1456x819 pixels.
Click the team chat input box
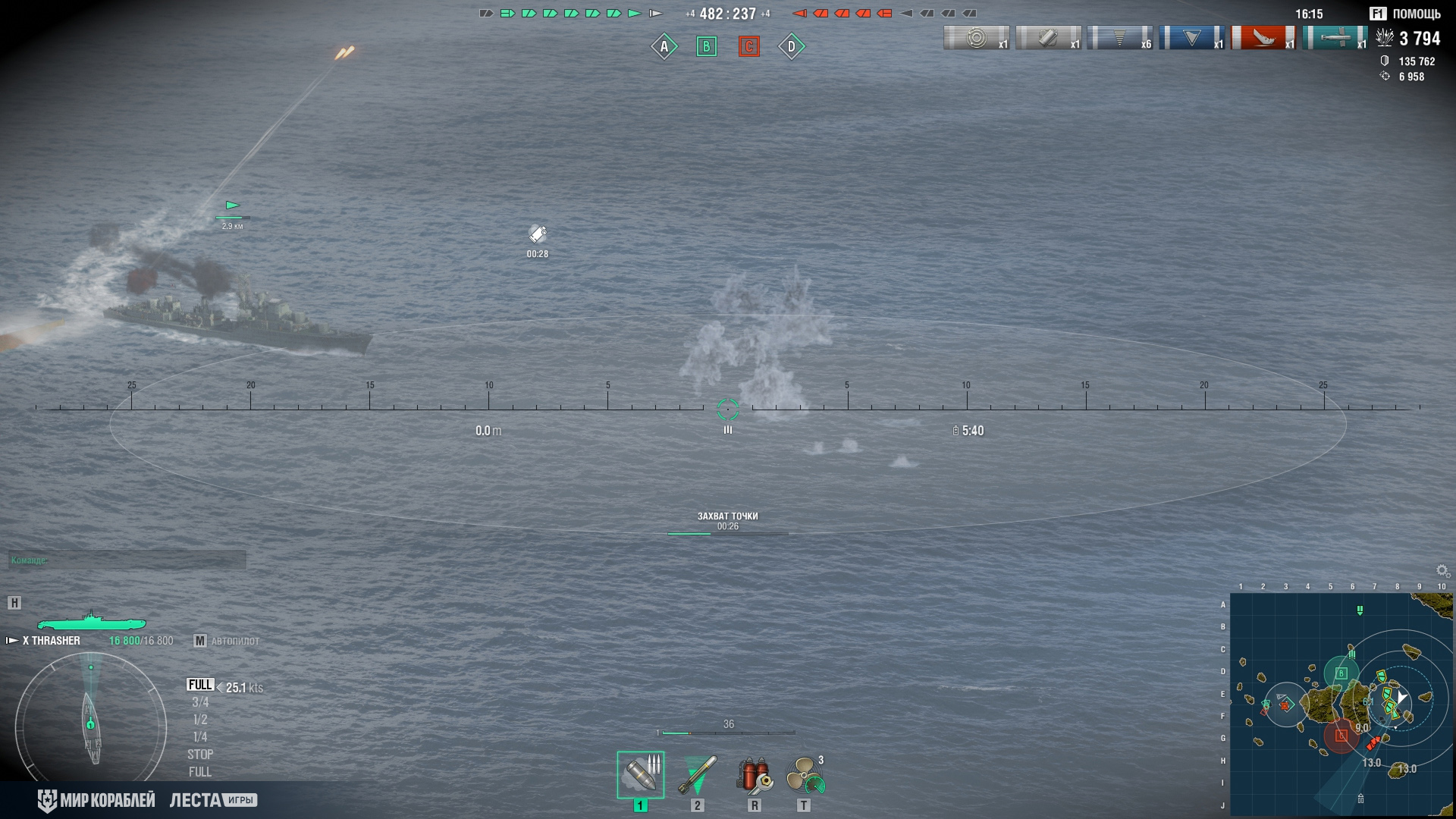(127, 560)
